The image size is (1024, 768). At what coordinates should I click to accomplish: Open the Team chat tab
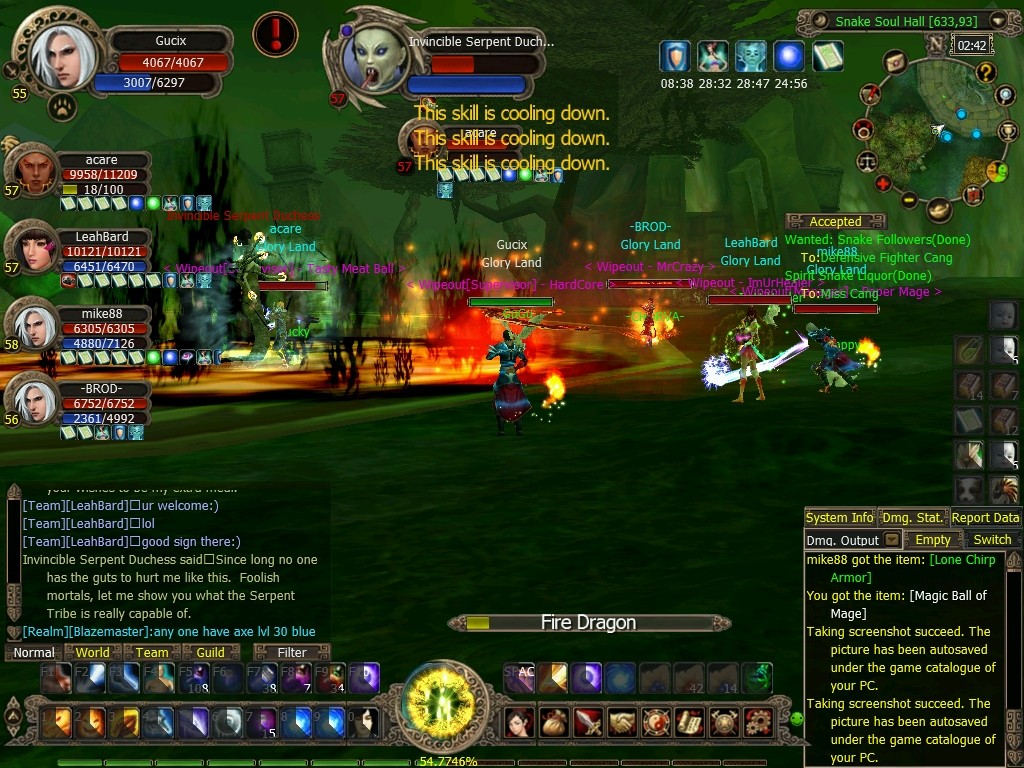click(152, 652)
